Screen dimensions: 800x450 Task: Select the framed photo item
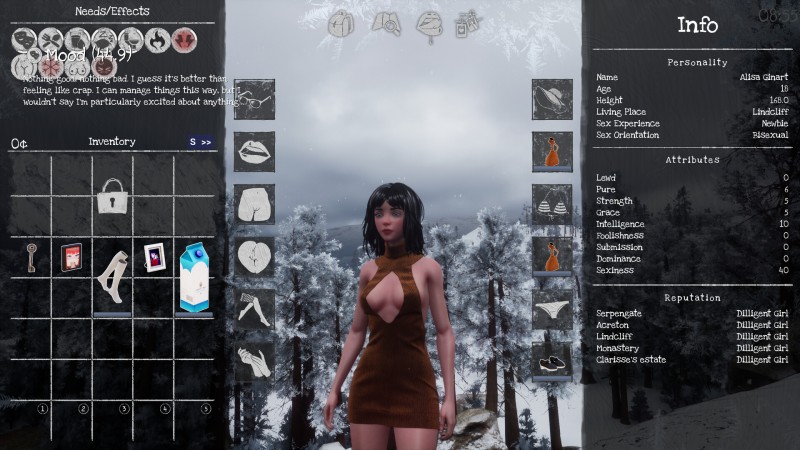click(154, 257)
